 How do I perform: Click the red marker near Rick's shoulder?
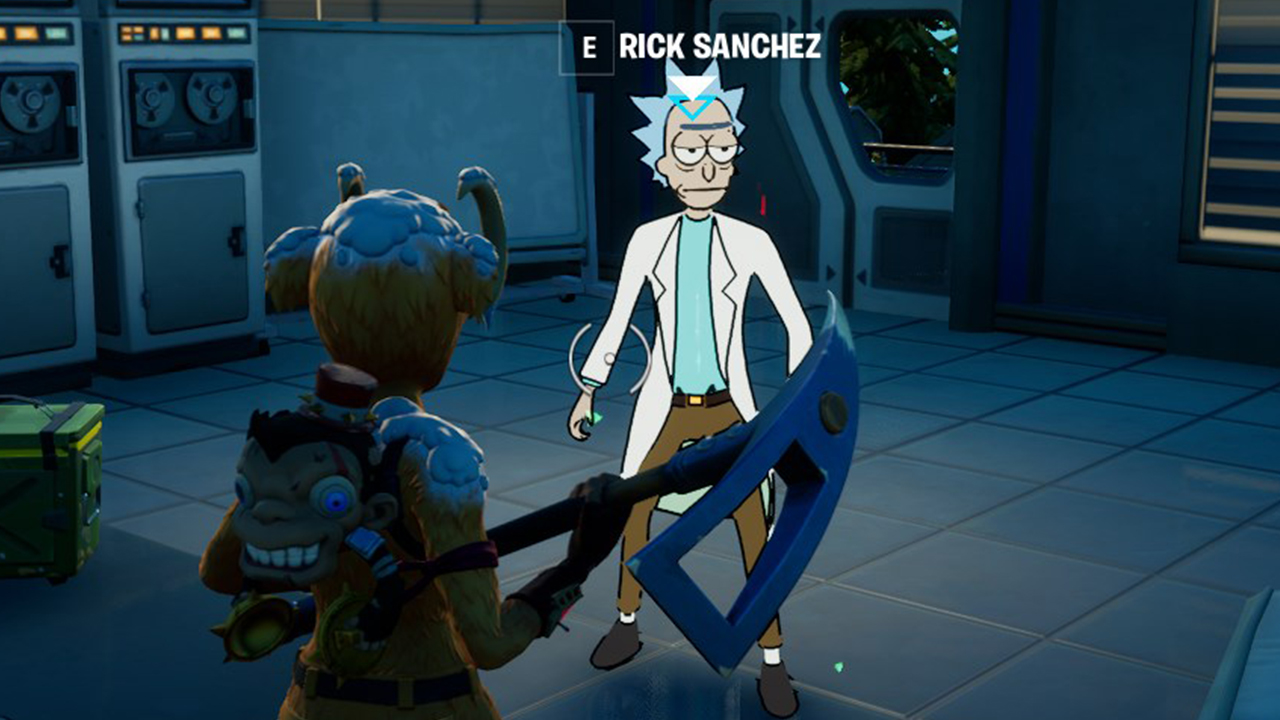coord(763,200)
